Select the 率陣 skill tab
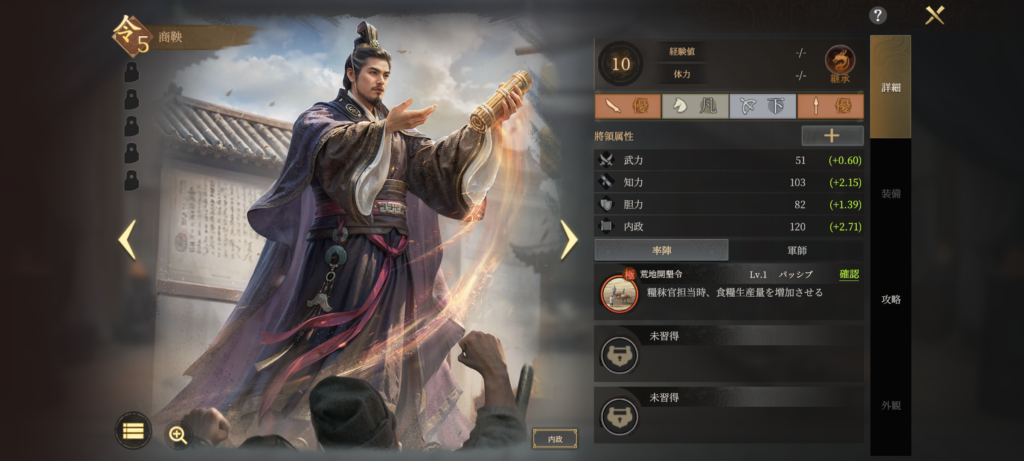The height and width of the screenshot is (461, 1024). coord(661,250)
